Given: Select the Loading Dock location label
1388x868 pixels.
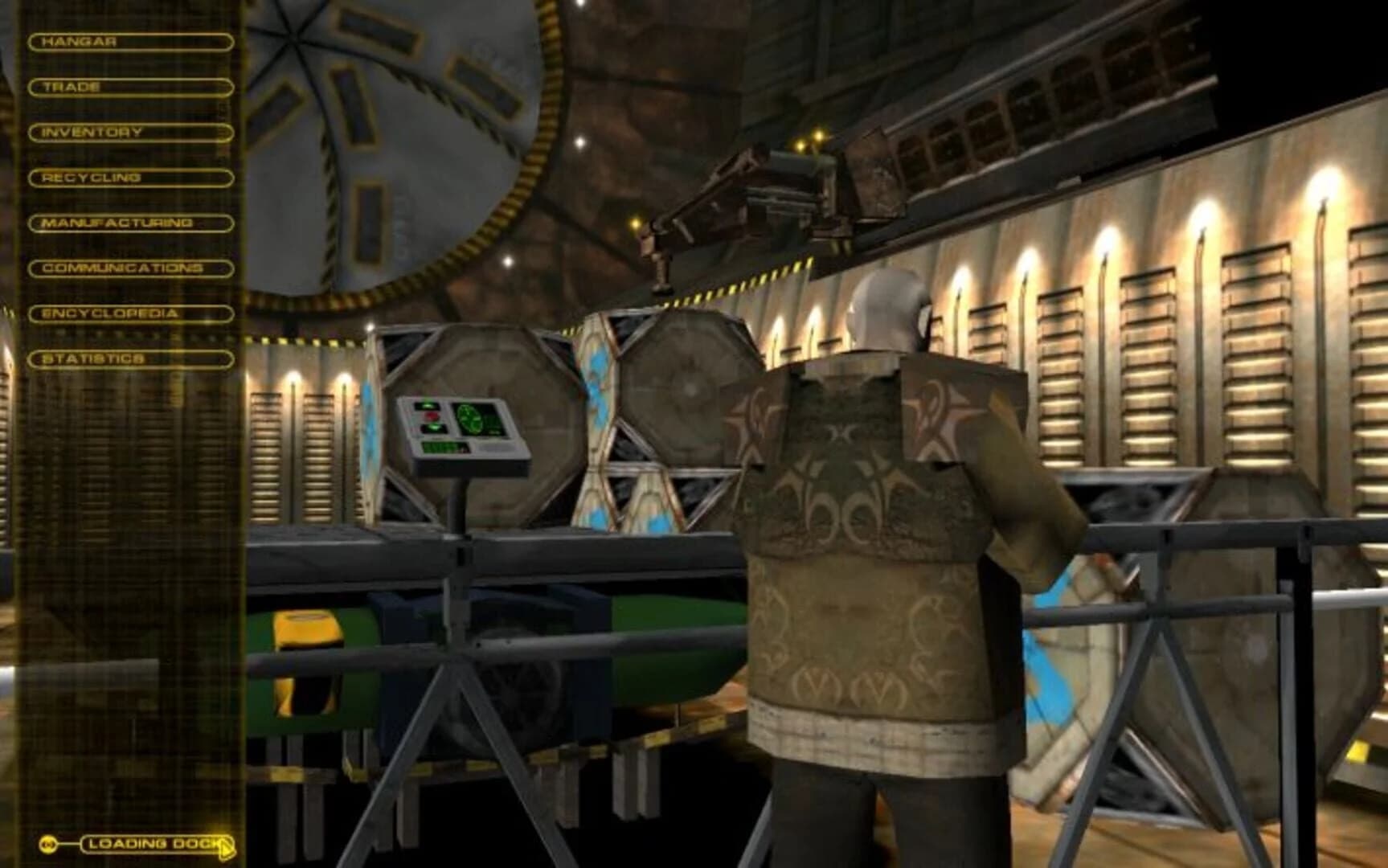Looking at the screenshot, I should 153,843.
